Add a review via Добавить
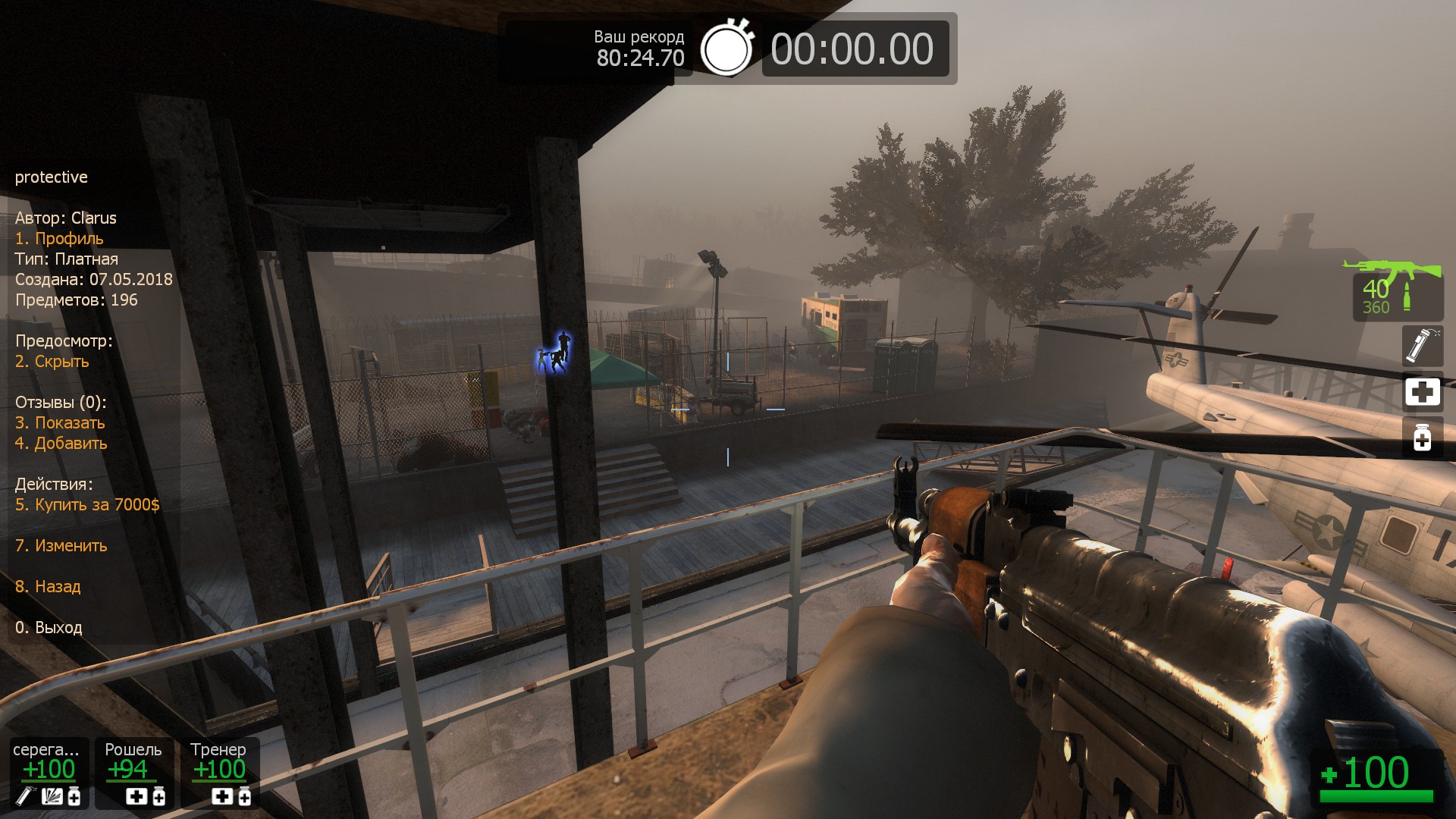 coord(61,444)
